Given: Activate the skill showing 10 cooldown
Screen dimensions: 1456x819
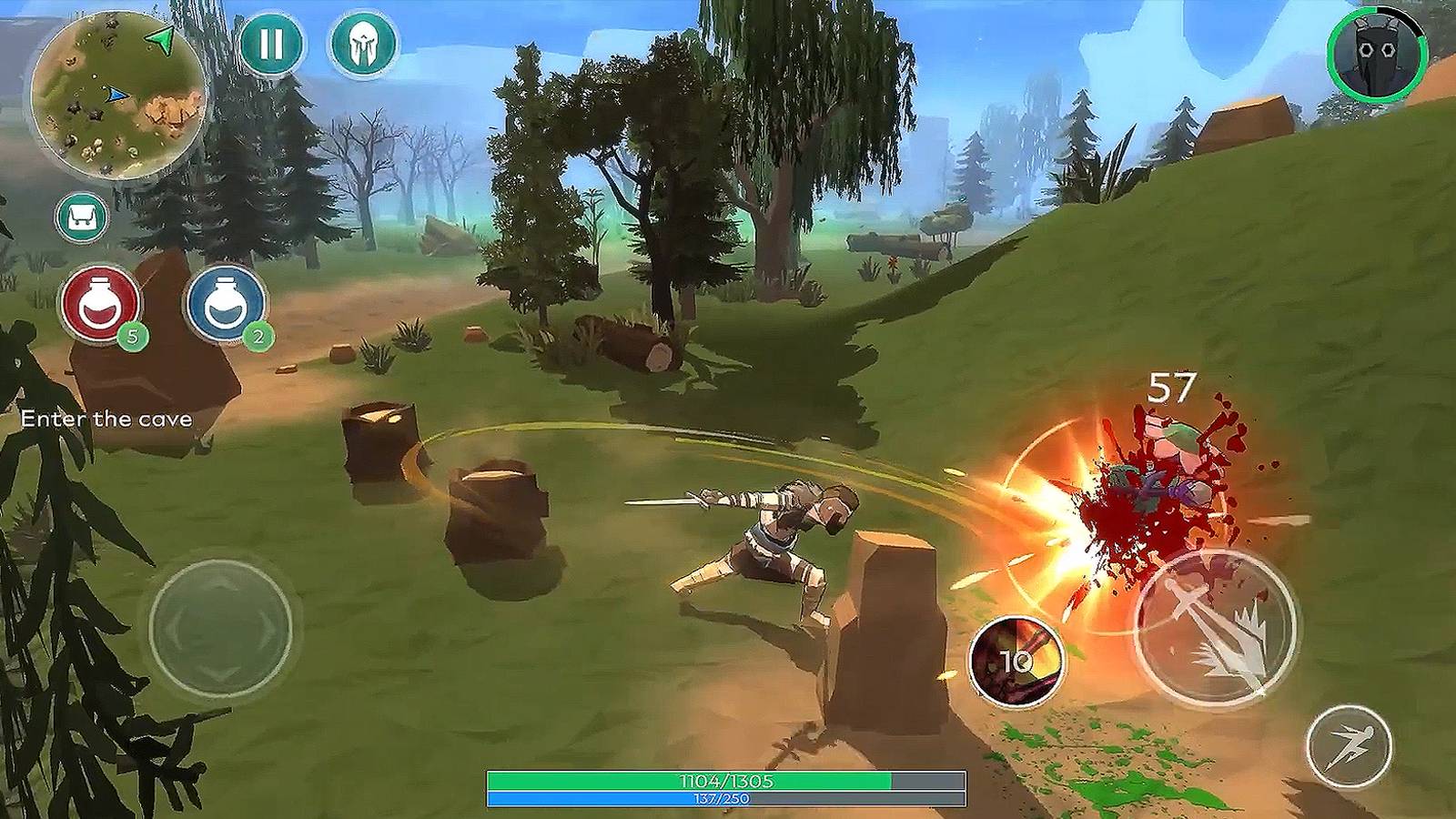Looking at the screenshot, I should (x=1019, y=662).
